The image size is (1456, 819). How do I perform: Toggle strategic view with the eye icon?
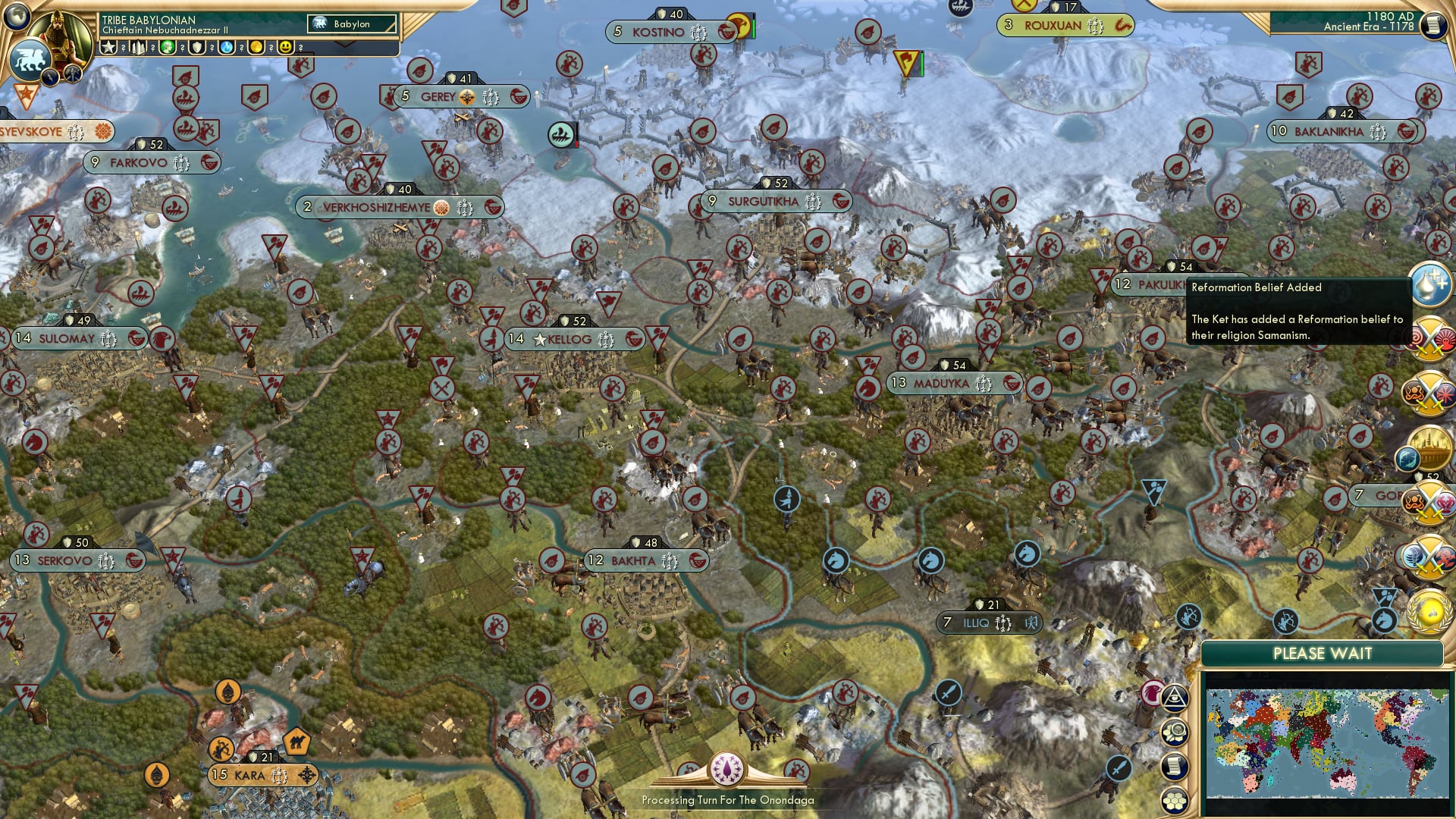(x=1175, y=699)
